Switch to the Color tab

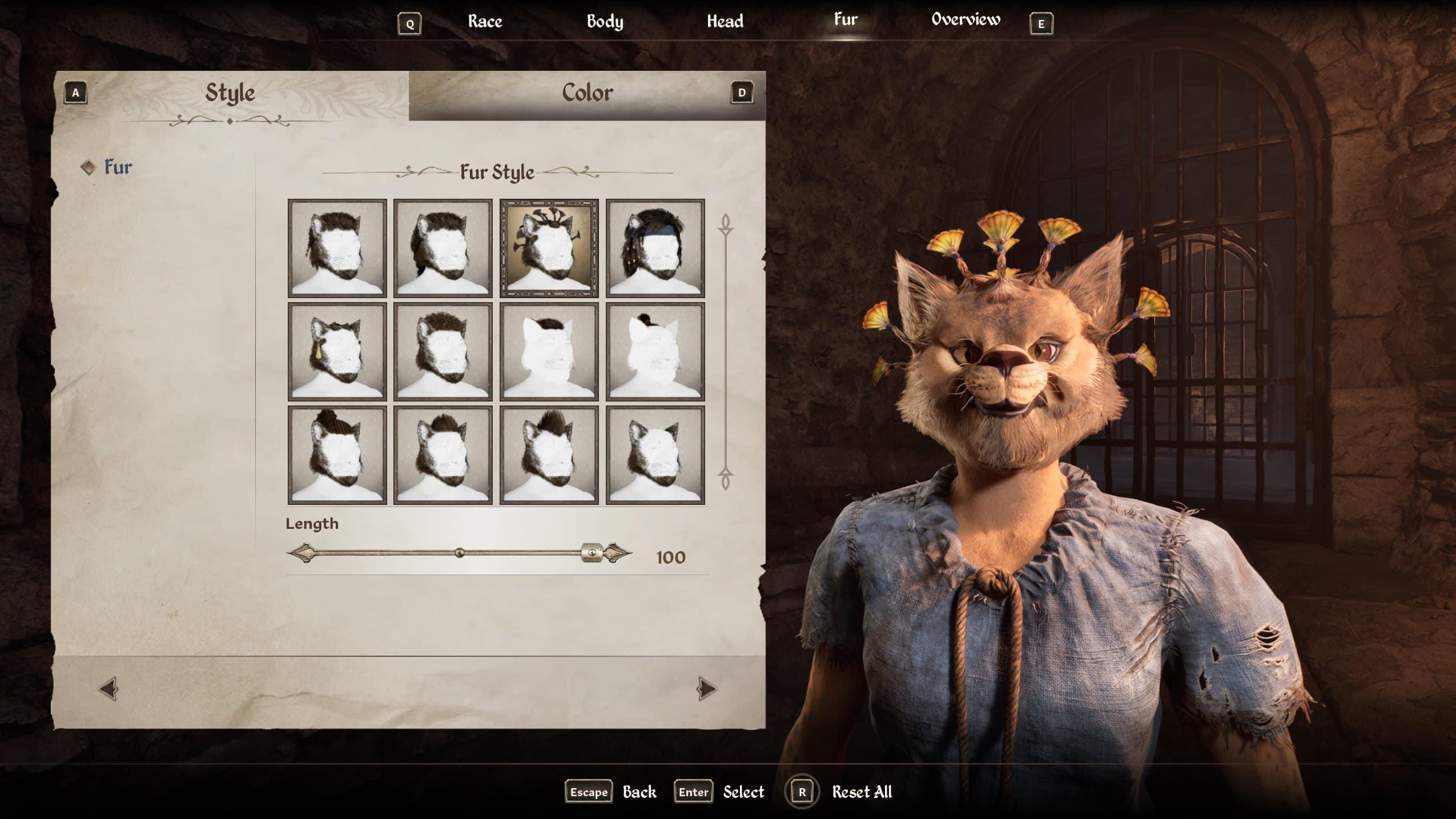coord(588,93)
